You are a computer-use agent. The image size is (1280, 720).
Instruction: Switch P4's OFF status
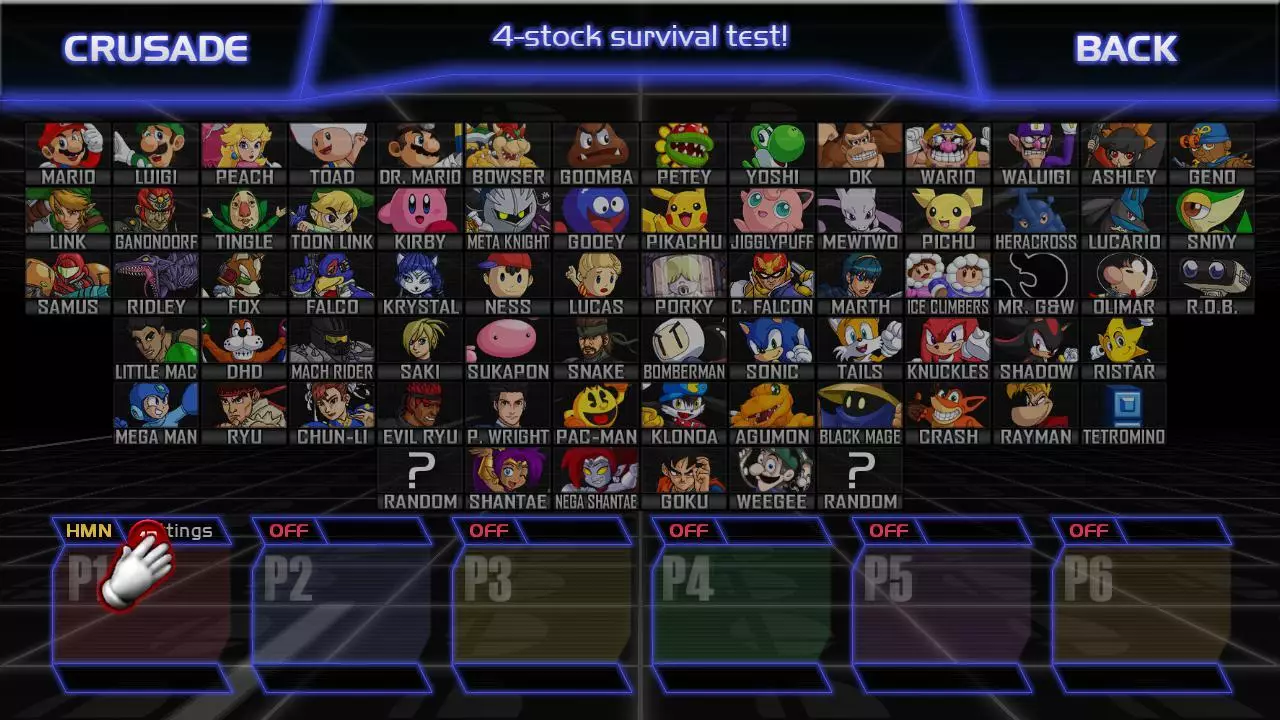click(x=688, y=531)
